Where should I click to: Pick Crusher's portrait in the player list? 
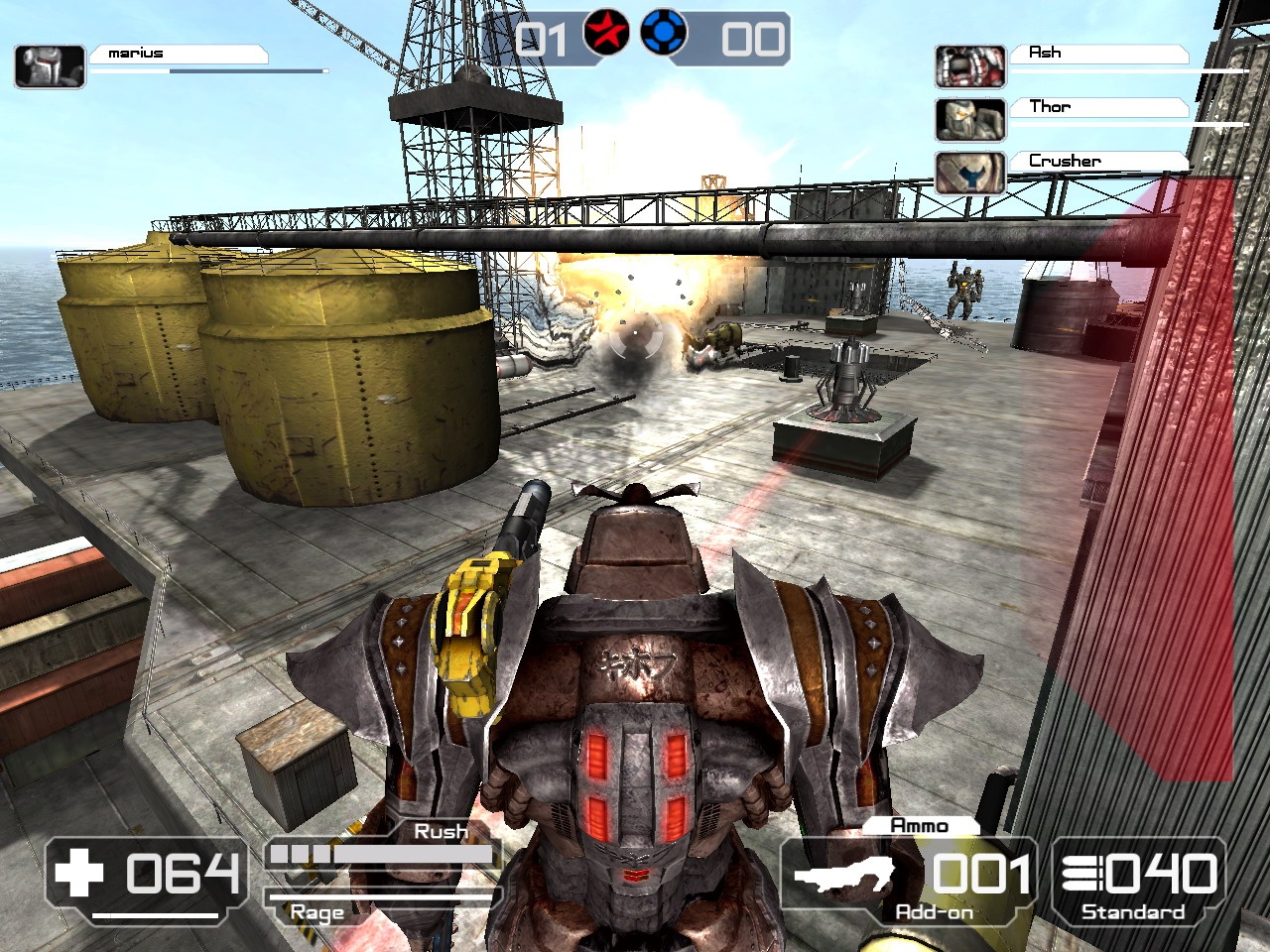coord(970,174)
